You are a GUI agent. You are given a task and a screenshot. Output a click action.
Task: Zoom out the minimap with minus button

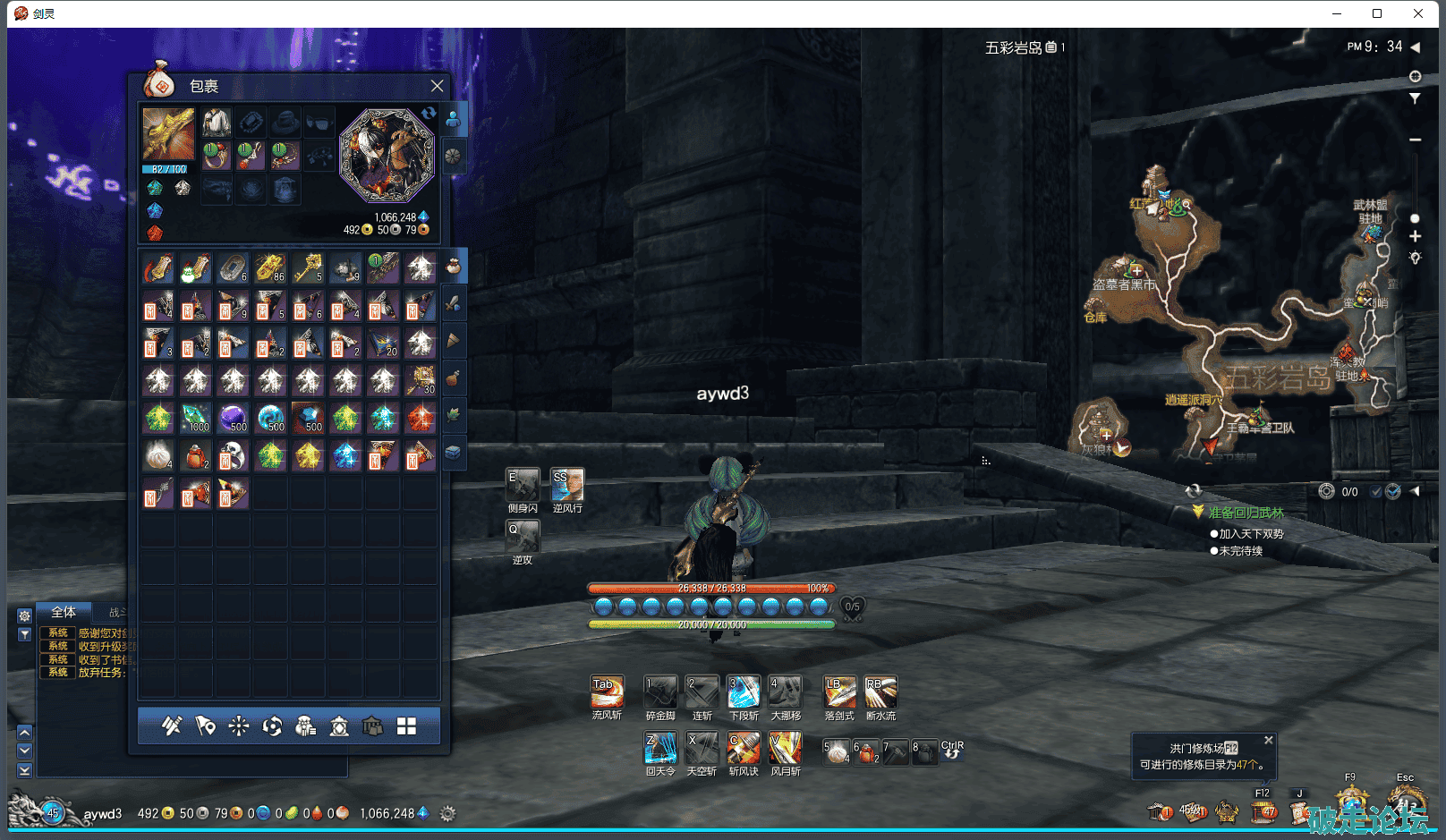click(1415, 140)
